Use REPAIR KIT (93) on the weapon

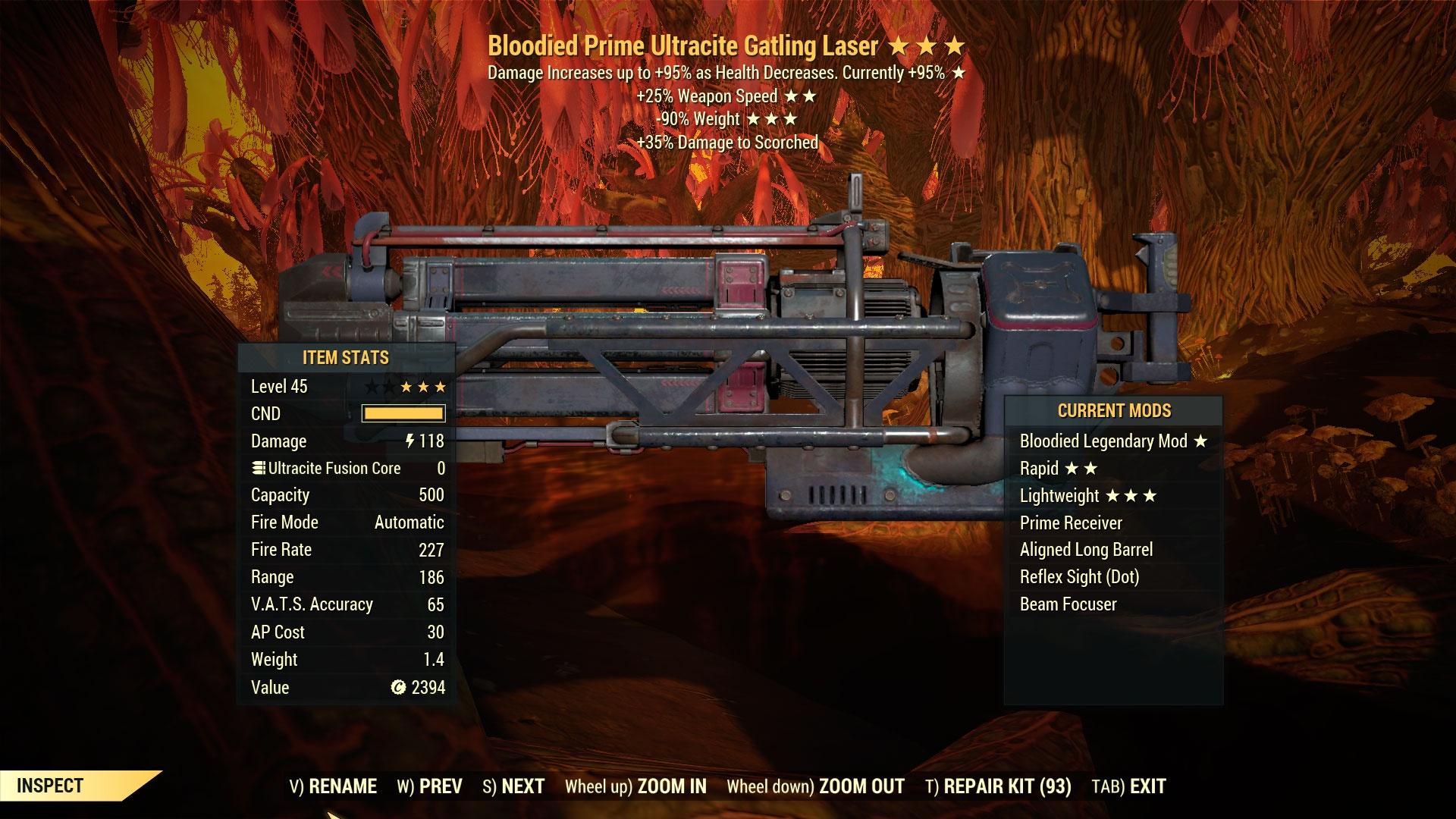point(999,786)
